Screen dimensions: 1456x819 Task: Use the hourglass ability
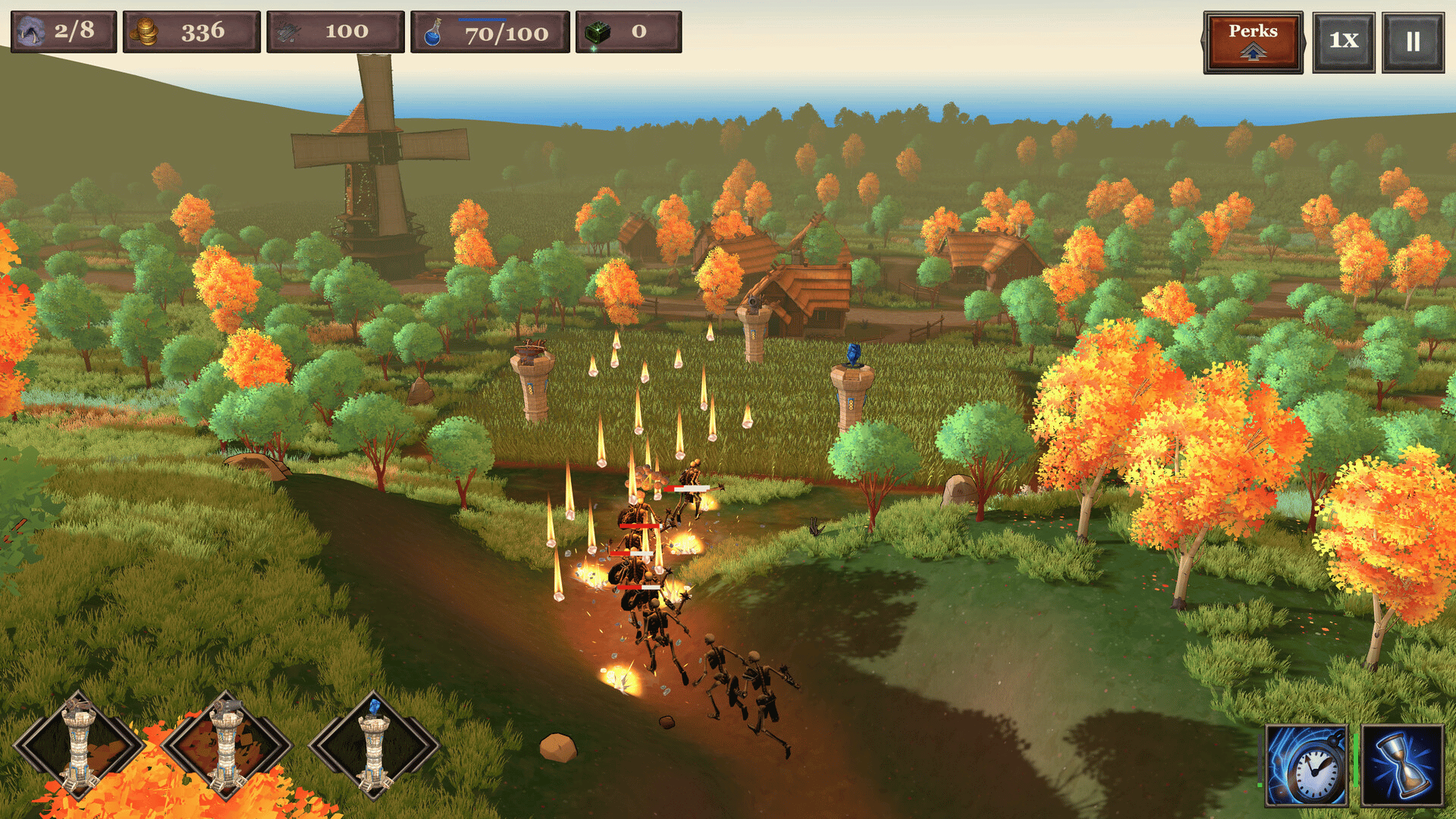[x=1402, y=766]
